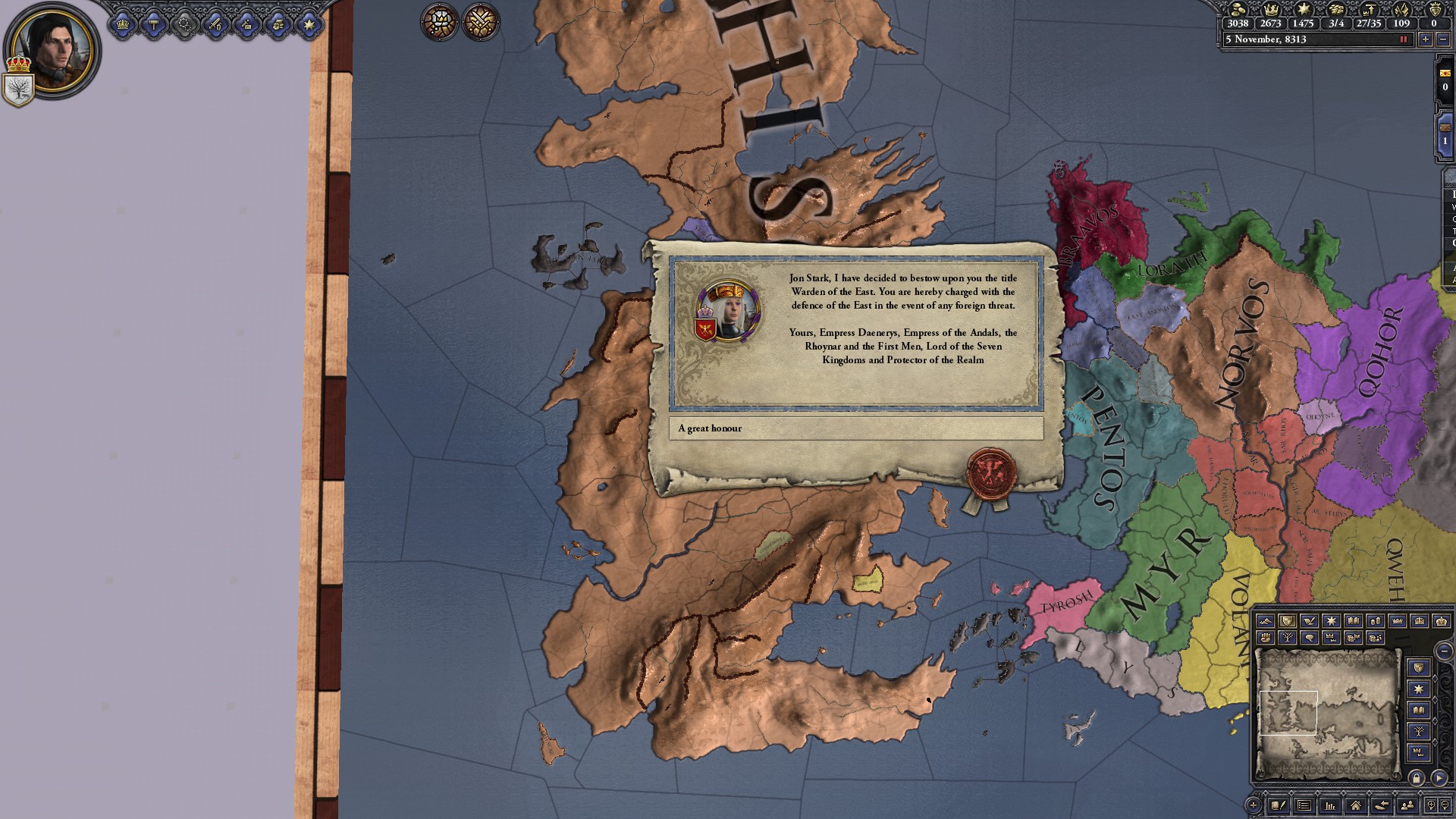
Task: Open the star religion tab in top bar
Action: pyautogui.click(x=309, y=24)
